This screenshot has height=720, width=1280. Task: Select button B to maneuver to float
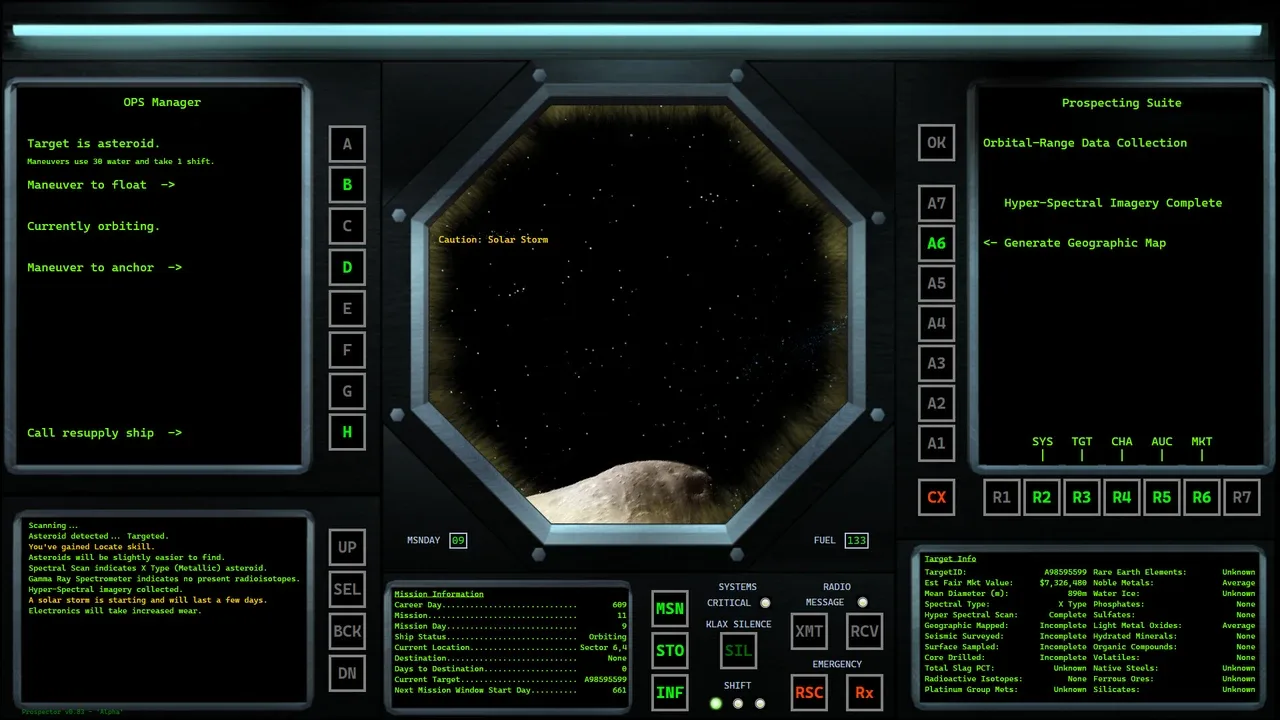pyautogui.click(x=347, y=185)
